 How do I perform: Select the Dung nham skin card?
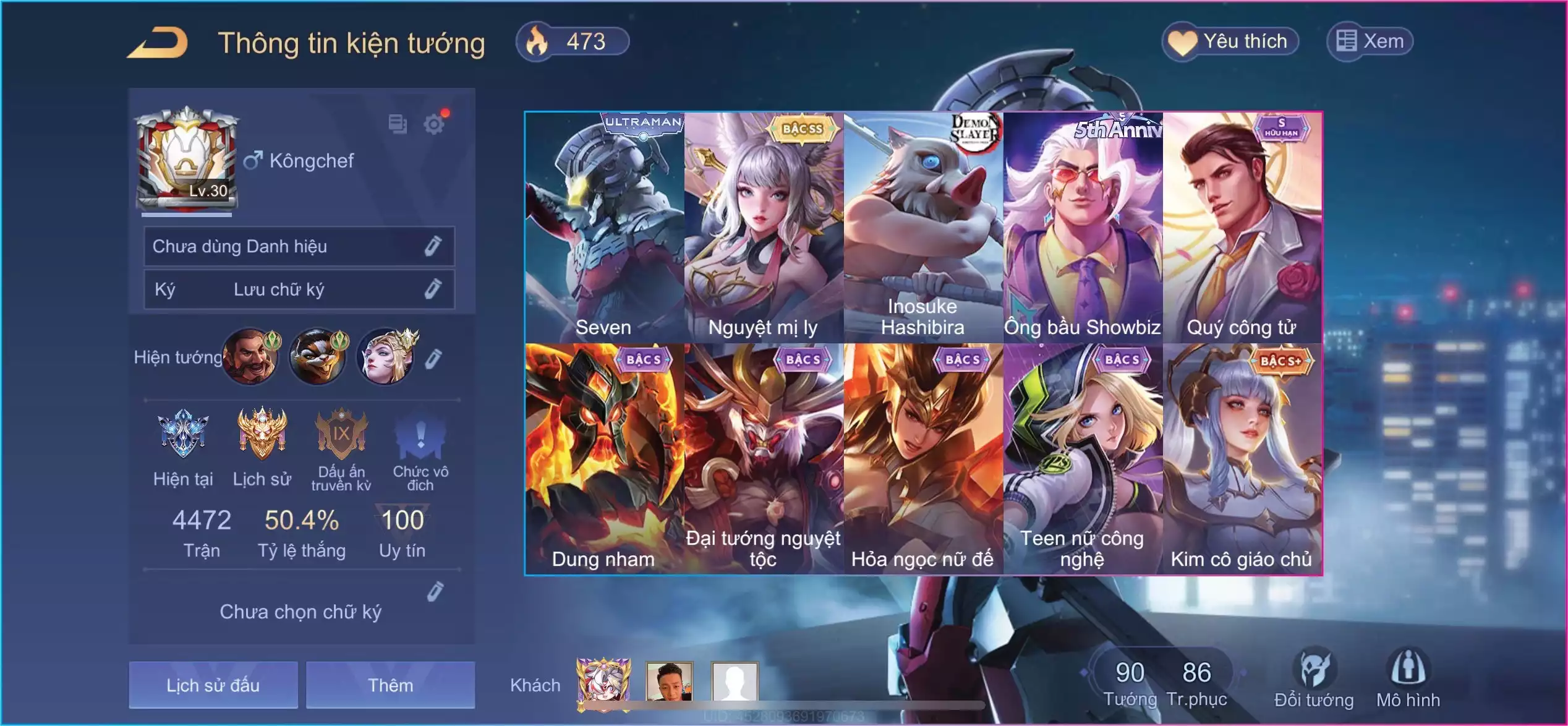pos(604,459)
